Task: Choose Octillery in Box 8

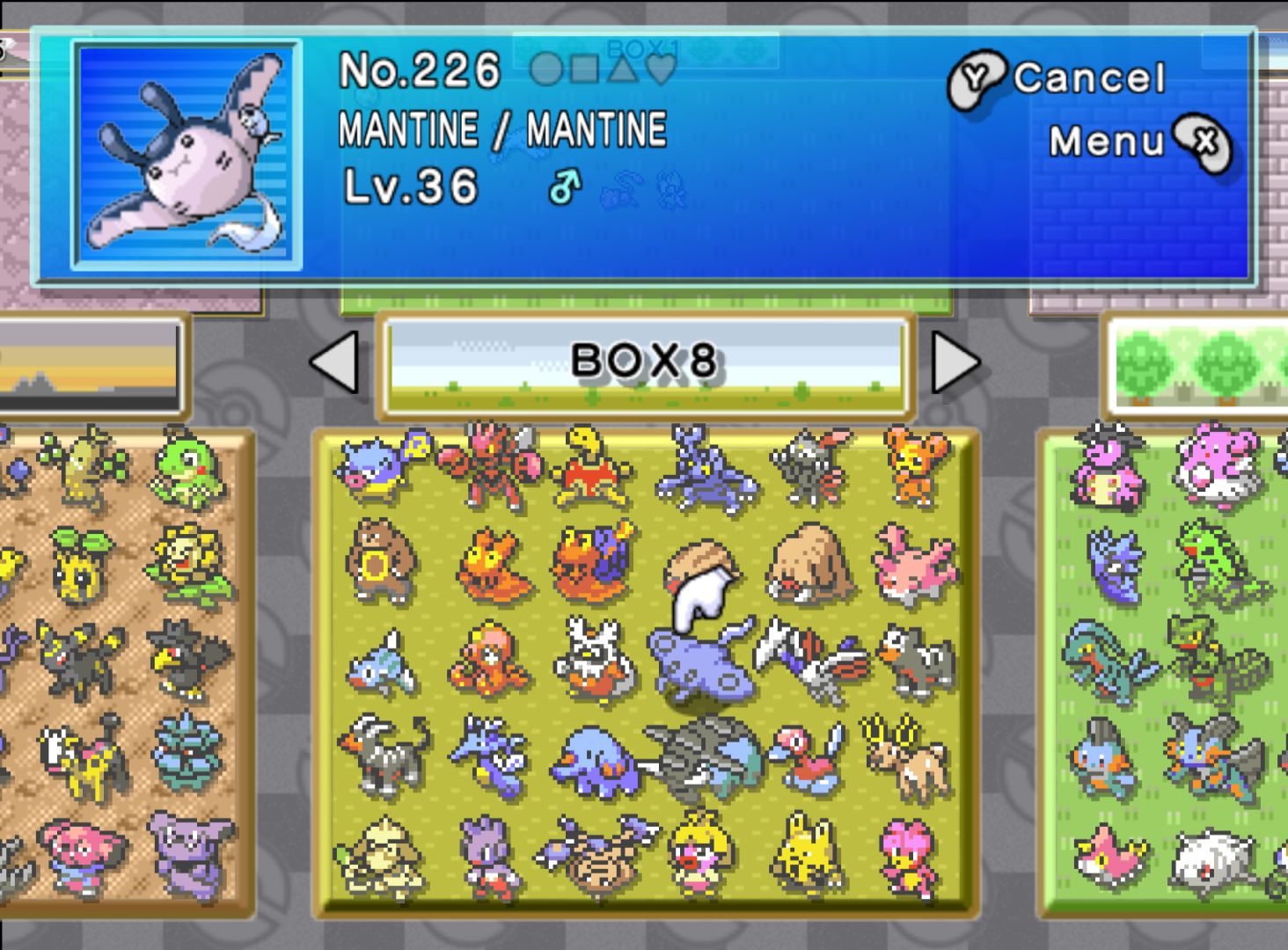Action: pyautogui.click(x=488, y=661)
